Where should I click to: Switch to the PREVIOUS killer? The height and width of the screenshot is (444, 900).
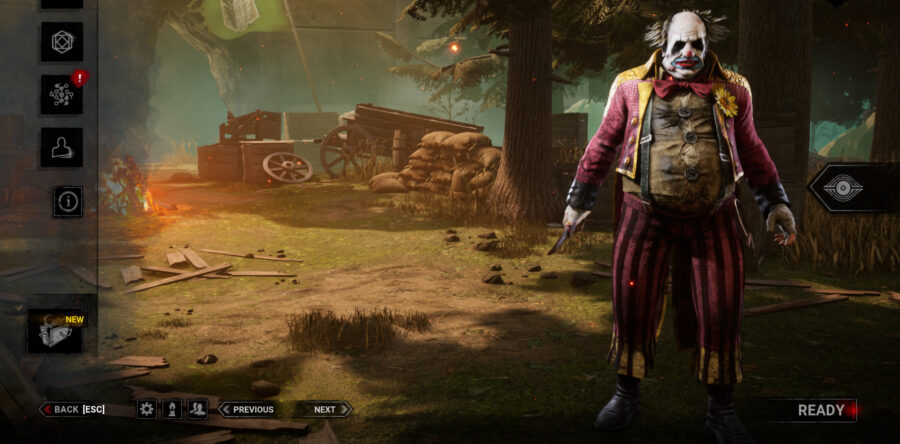pyautogui.click(x=248, y=409)
